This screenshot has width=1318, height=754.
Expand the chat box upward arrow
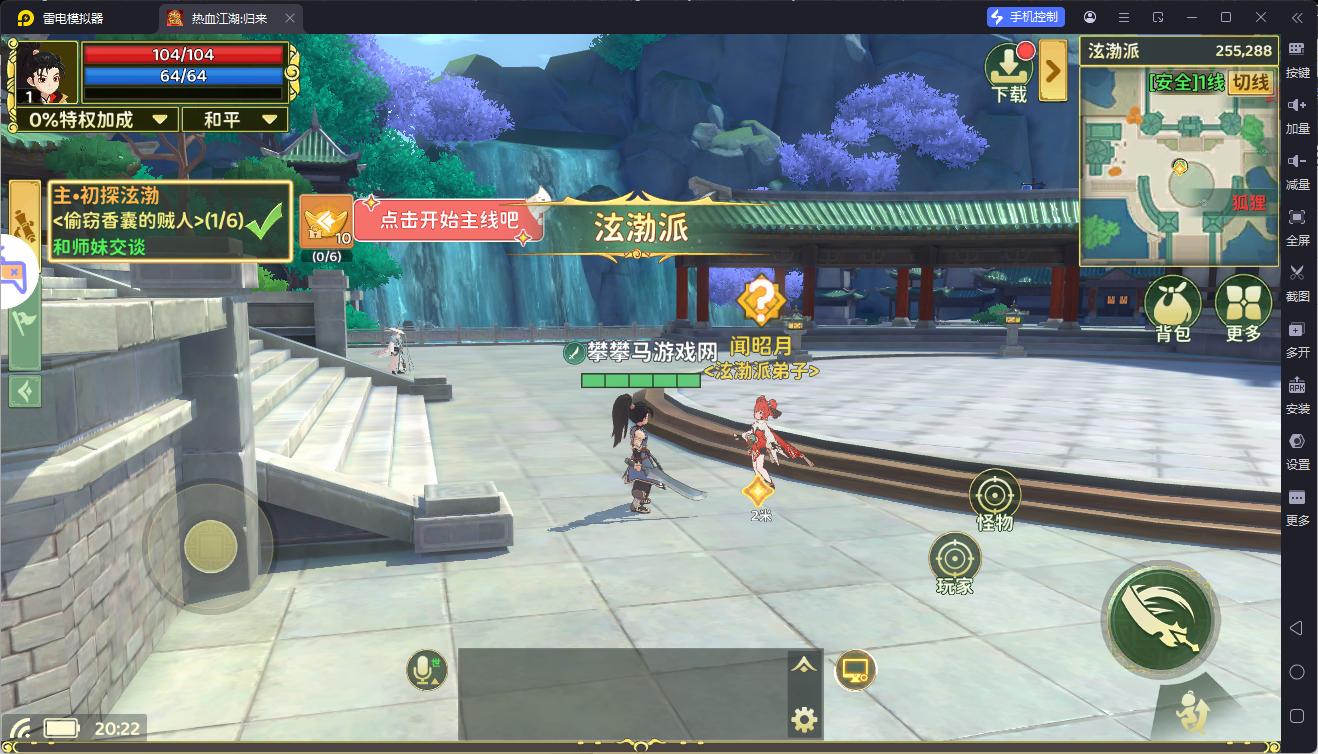[x=804, y=666]
